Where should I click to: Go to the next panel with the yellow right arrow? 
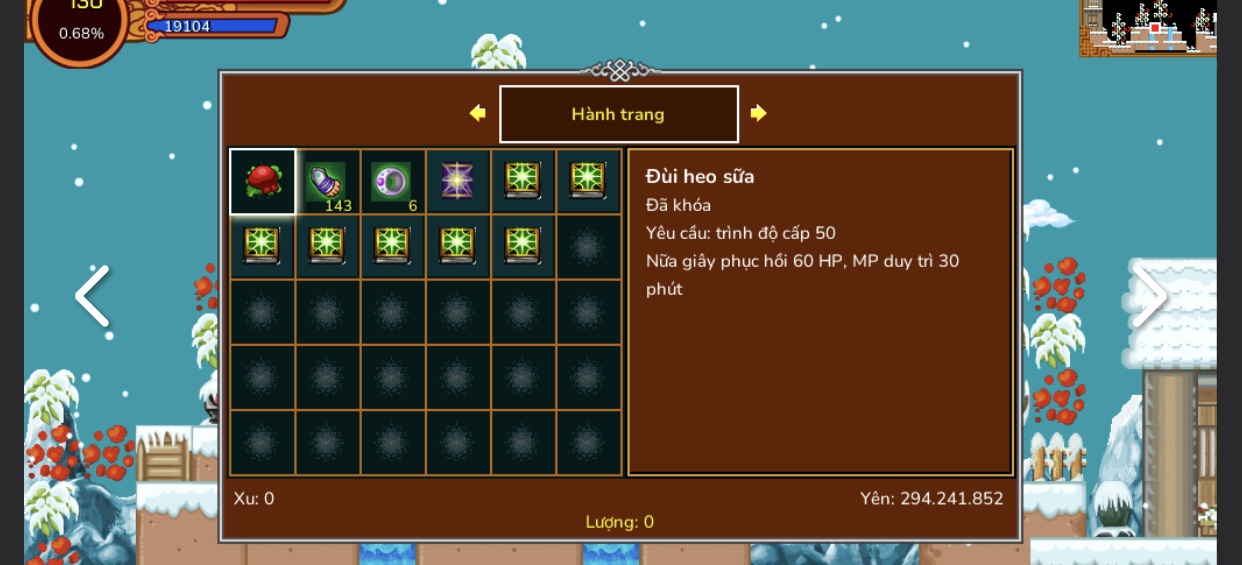point(758,113)
